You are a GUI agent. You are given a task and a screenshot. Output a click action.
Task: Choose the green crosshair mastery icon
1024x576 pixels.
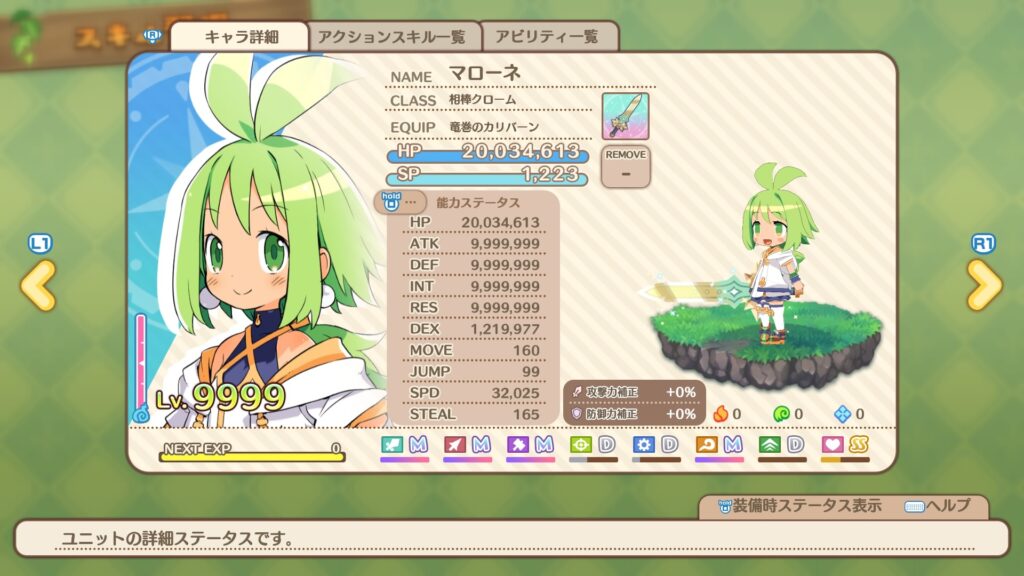[581, 444]
